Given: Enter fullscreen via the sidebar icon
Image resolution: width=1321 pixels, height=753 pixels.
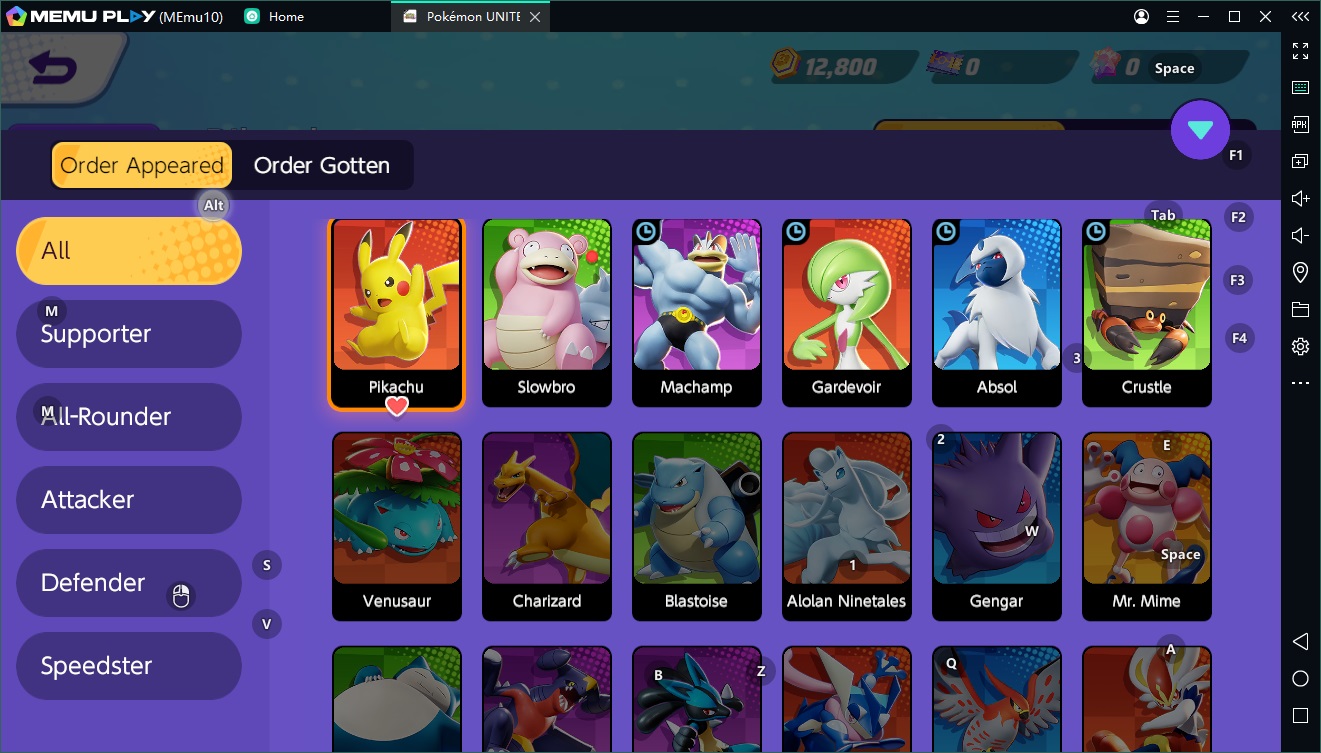Looking at the screenshot, I should pyautogui.click(x=1300, y=50).
